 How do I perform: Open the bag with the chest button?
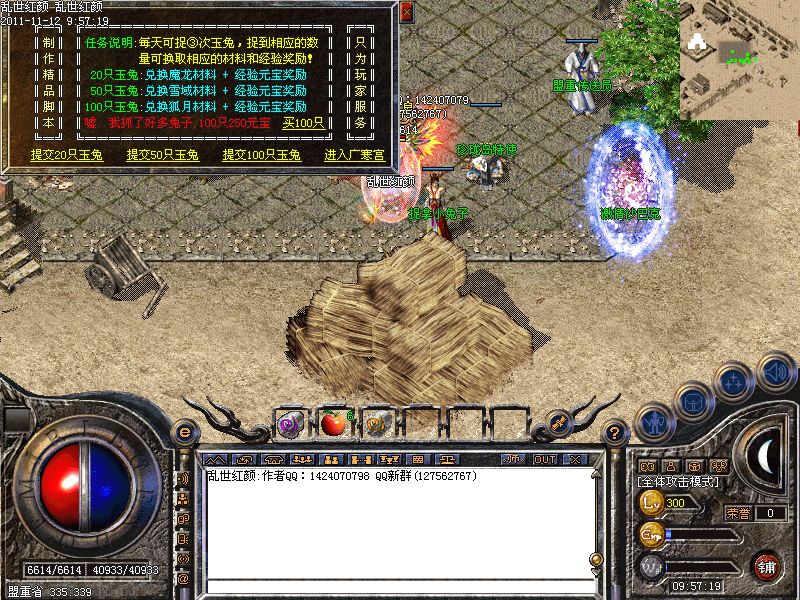(693, 401)
